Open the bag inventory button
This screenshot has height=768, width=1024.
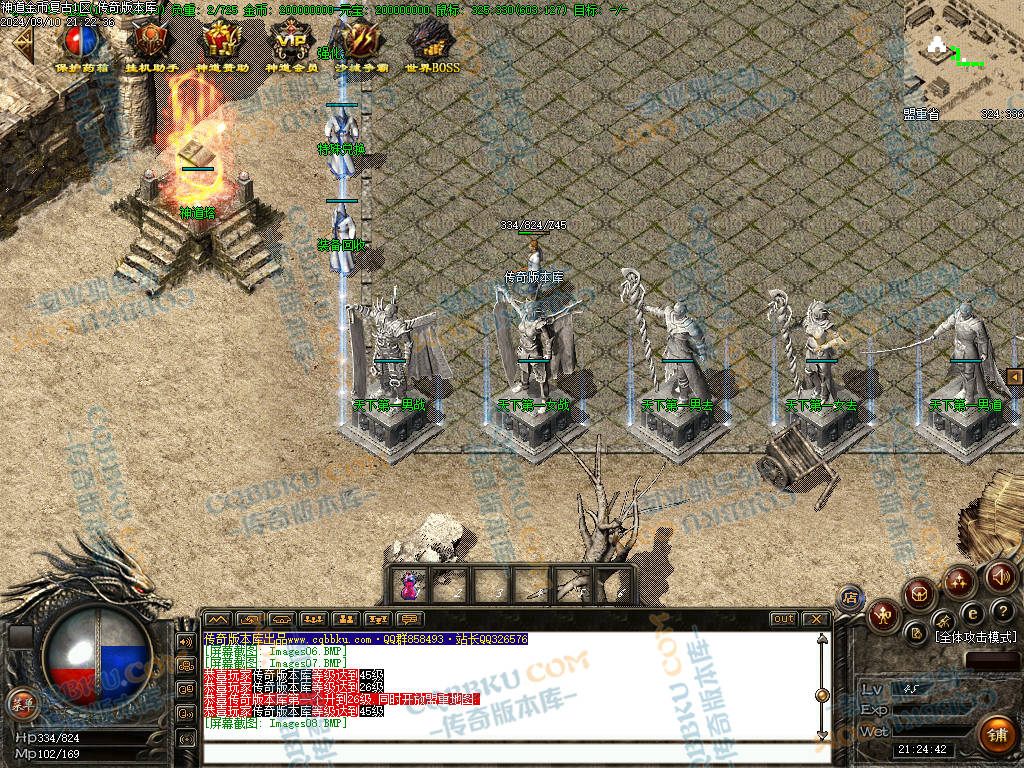point(920,593)
